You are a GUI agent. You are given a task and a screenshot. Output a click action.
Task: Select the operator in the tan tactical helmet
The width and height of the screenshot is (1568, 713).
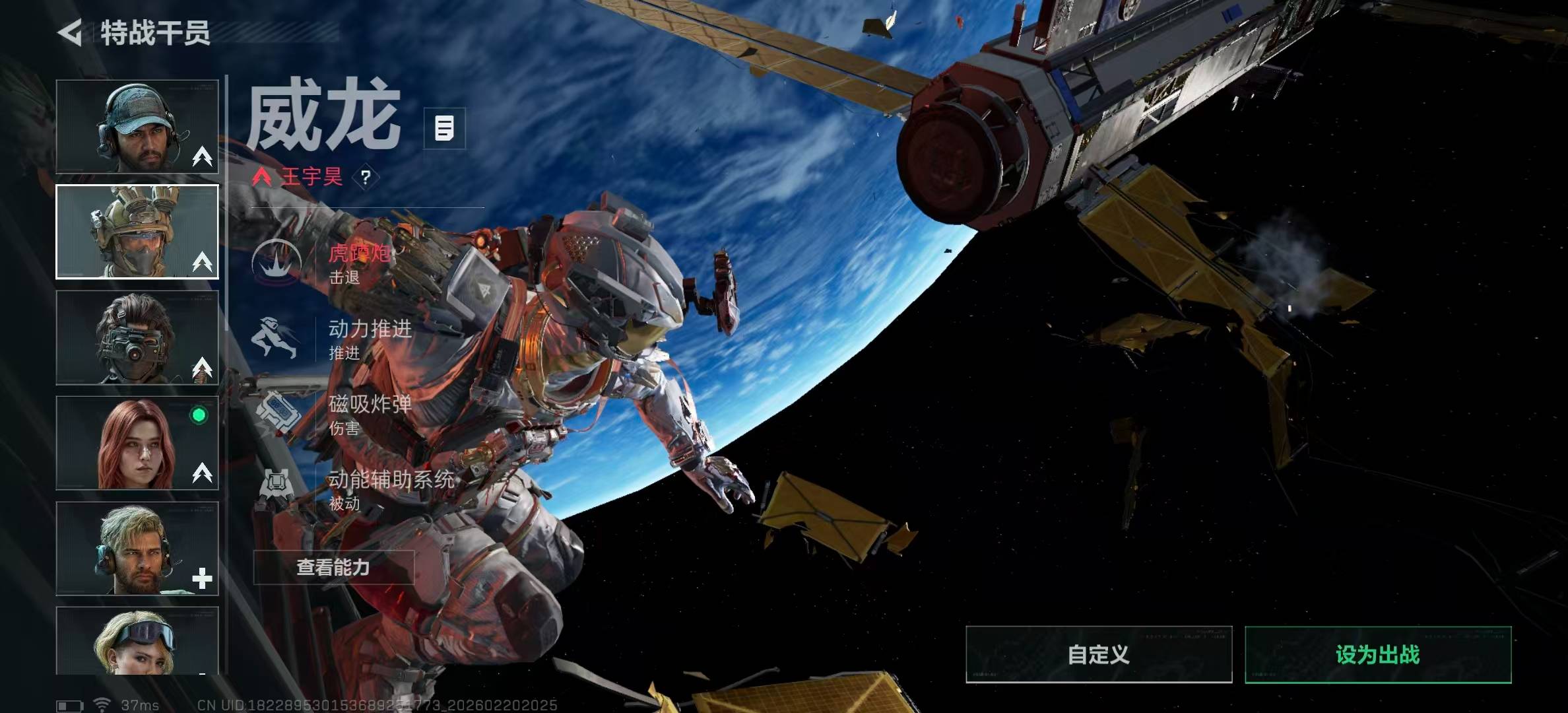(x=137, y=232)
